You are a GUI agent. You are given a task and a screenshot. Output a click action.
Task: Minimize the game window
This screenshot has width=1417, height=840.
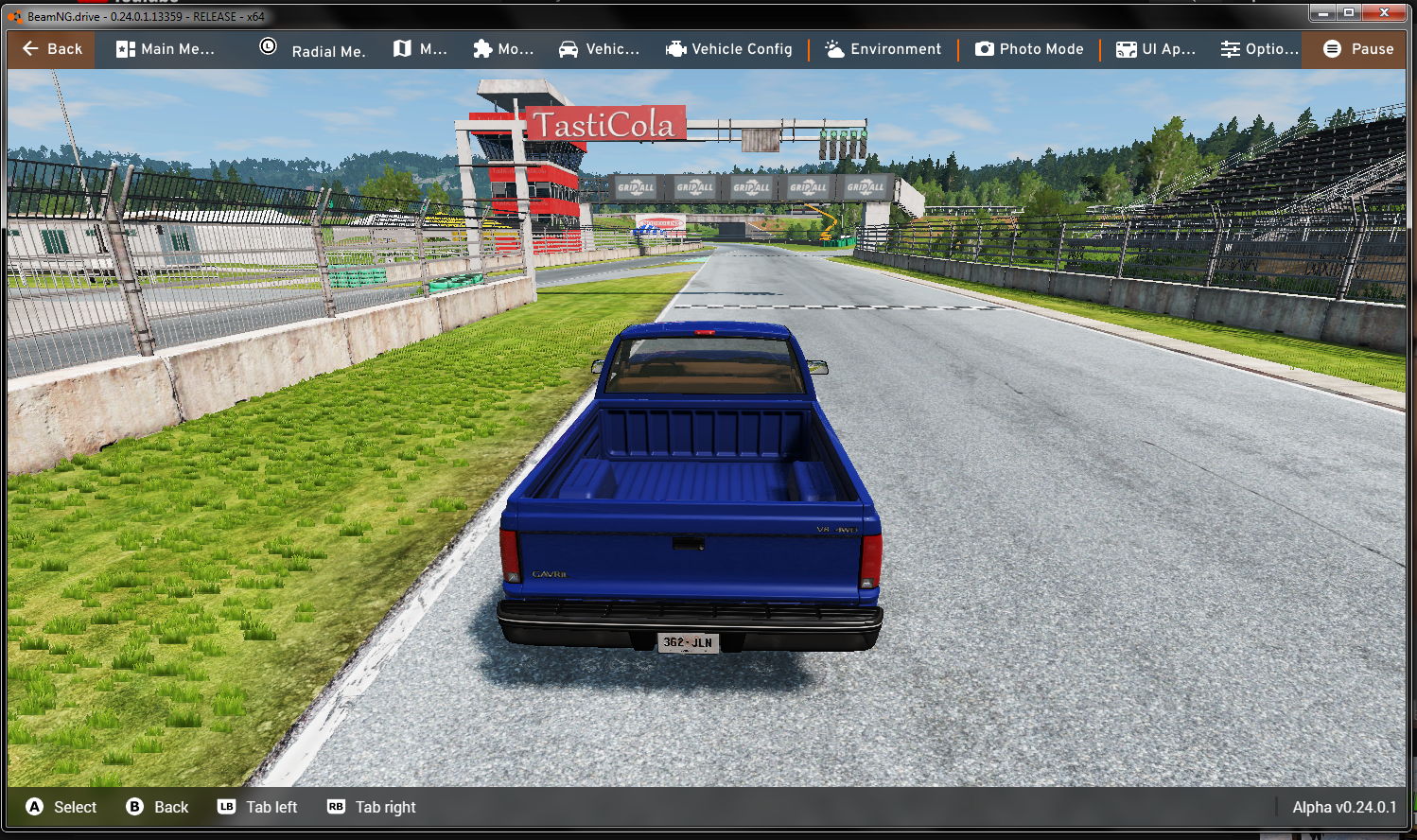[1322, 12]
